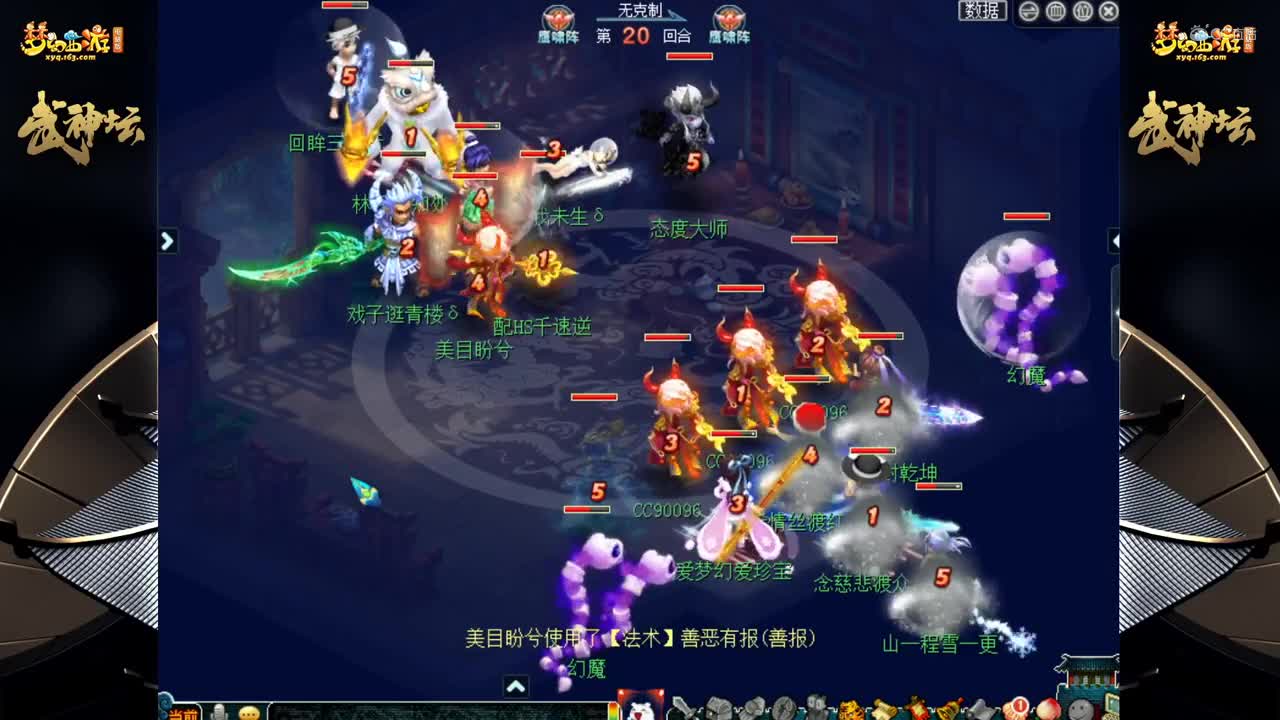Open the smiley face emote icon

point(1080,707)
